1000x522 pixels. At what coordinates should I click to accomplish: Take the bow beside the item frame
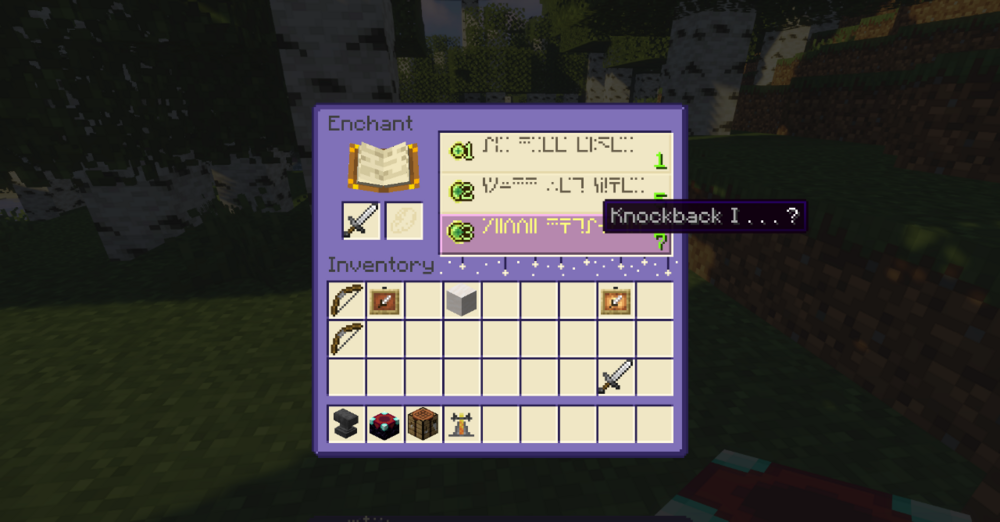(x=346, y=299)
